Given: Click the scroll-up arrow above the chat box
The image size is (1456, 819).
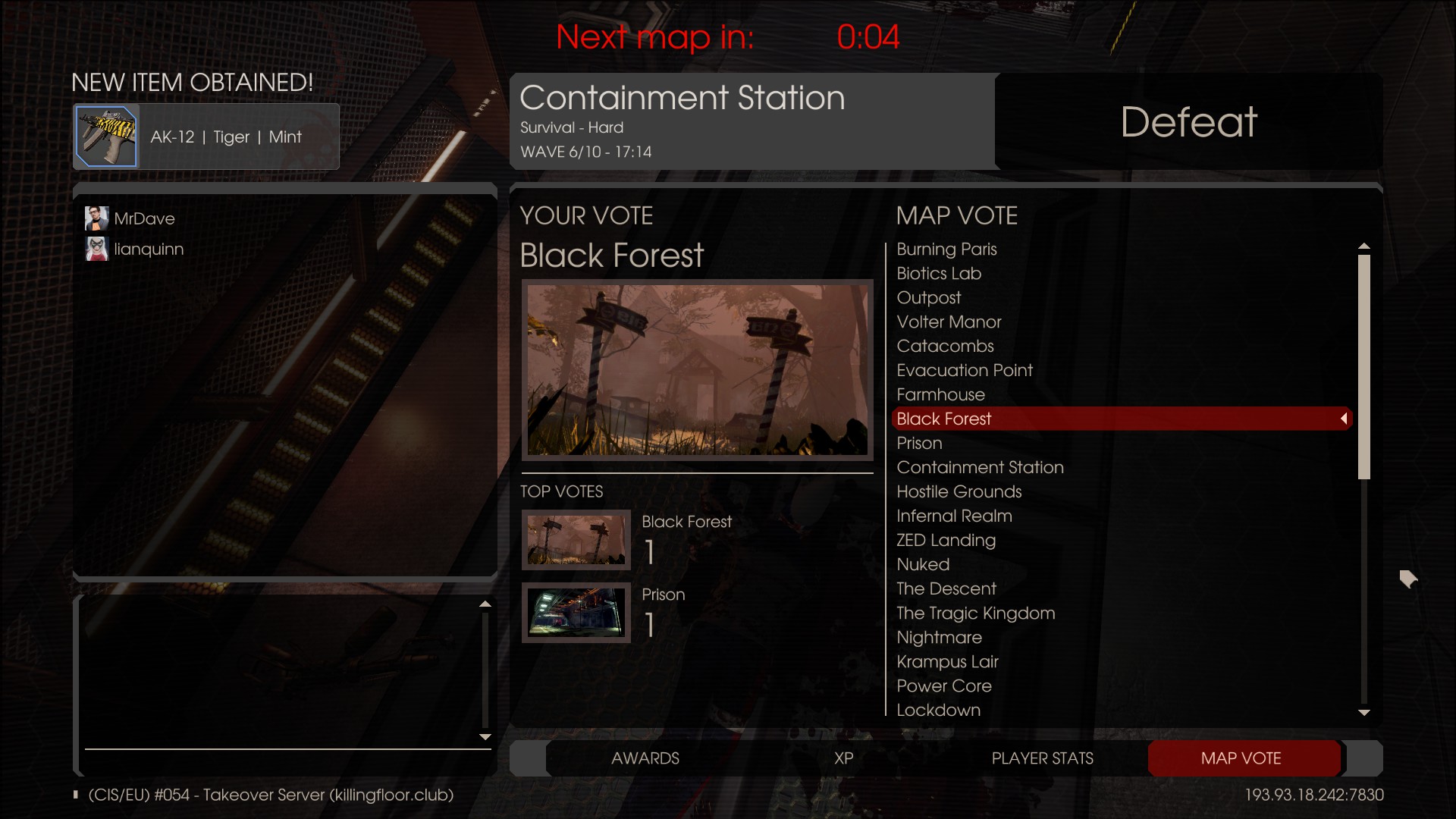Looking at the screenshot, I should point(486,604).
